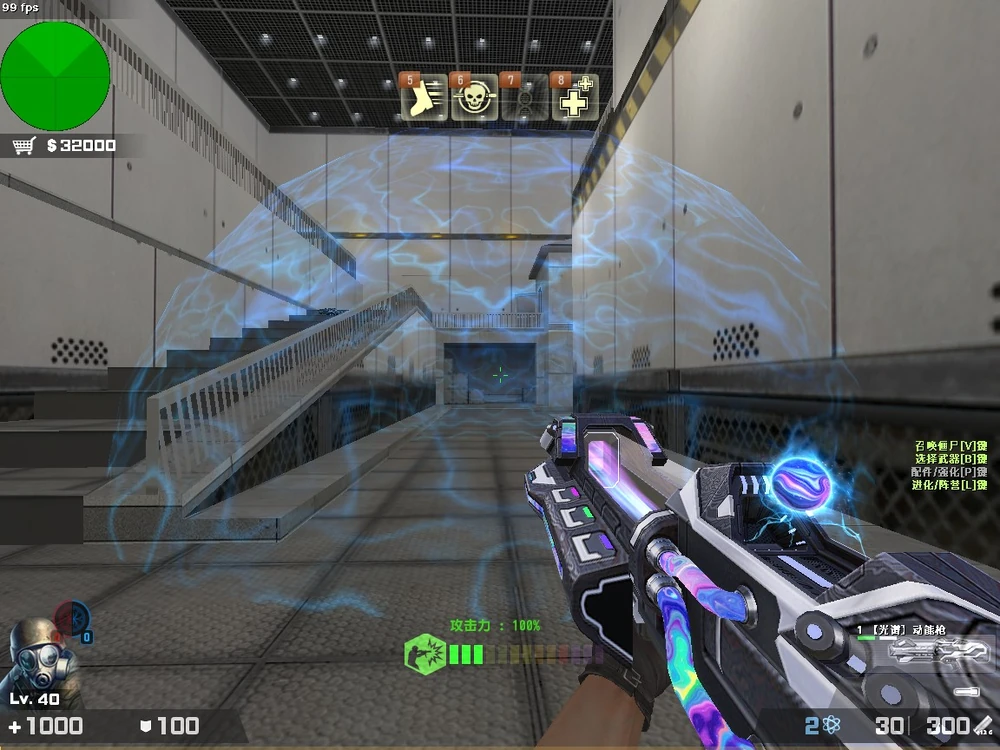Image resolution: width=1000 pixels, height=750 pixels.
Task: Activate the sprint boot skill
Action: coord(423,98)
